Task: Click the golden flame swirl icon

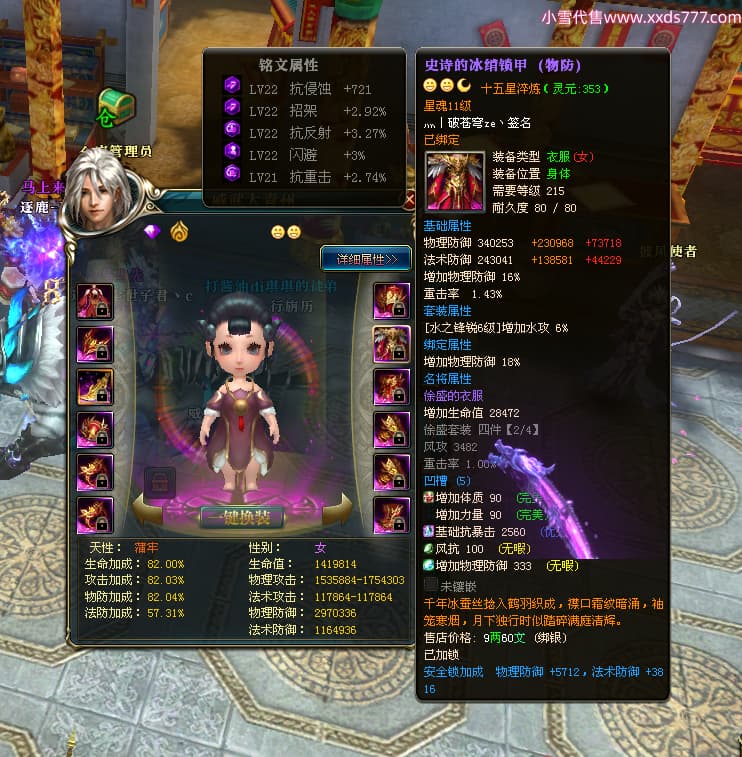Action: click(179, 231)
